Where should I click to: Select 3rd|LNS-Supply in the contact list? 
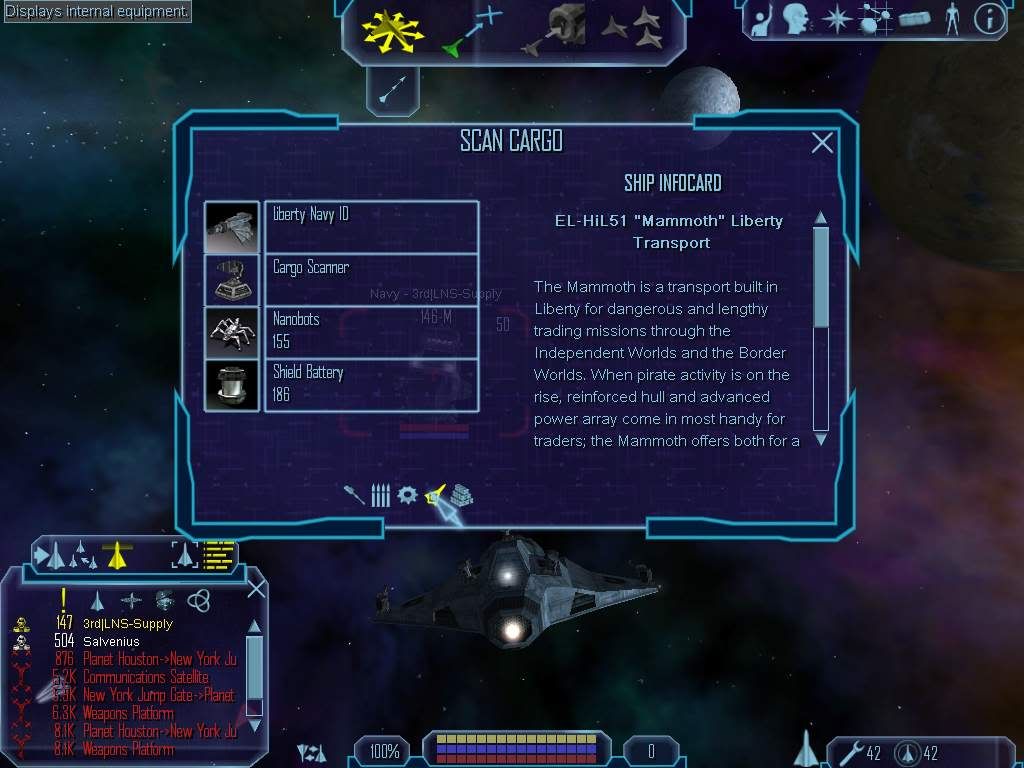tap(128, 624)
